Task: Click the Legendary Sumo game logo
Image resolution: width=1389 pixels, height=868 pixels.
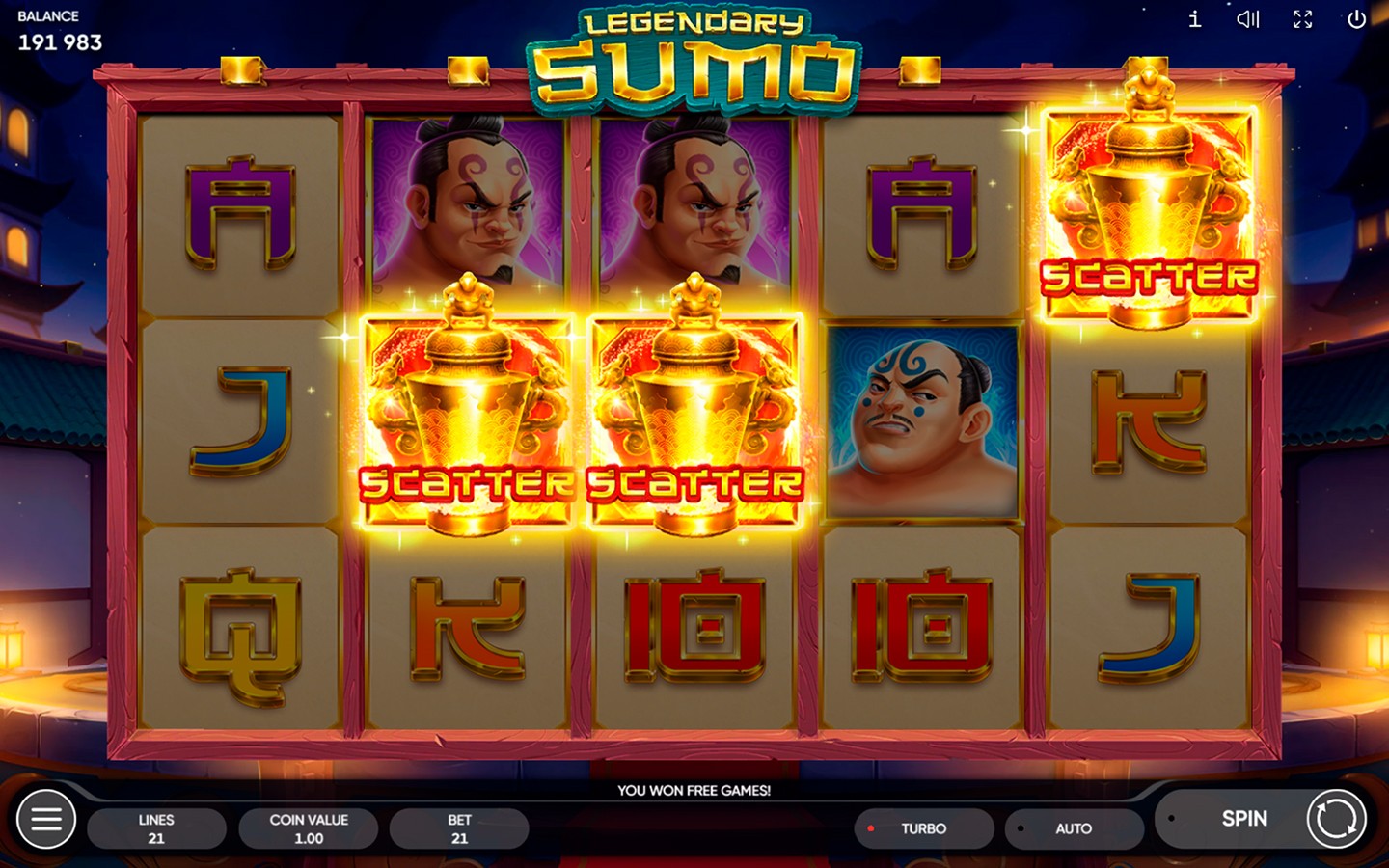Action: tap(694, 53)
